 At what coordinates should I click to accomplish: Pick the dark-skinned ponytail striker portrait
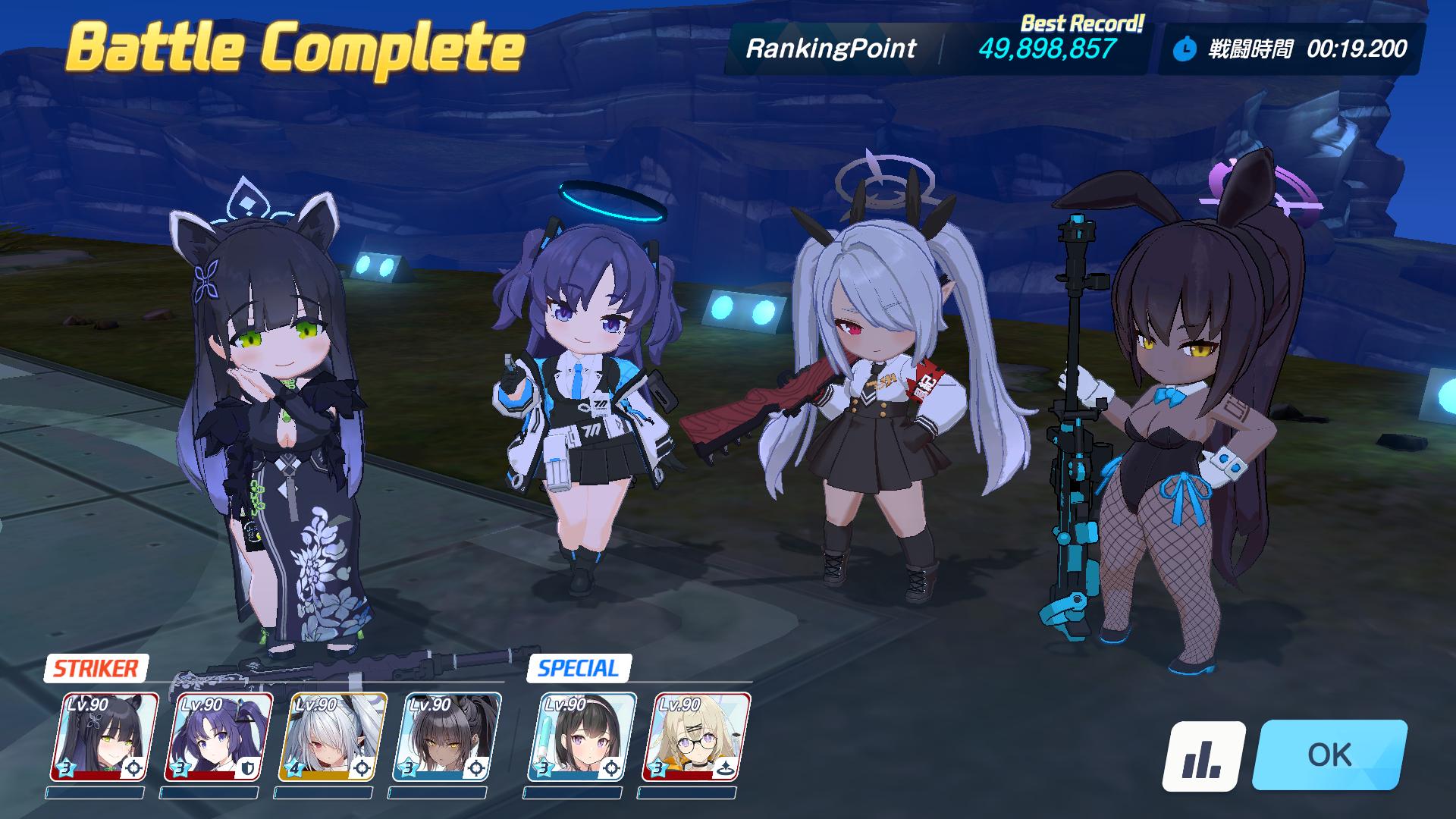point(447,736)
